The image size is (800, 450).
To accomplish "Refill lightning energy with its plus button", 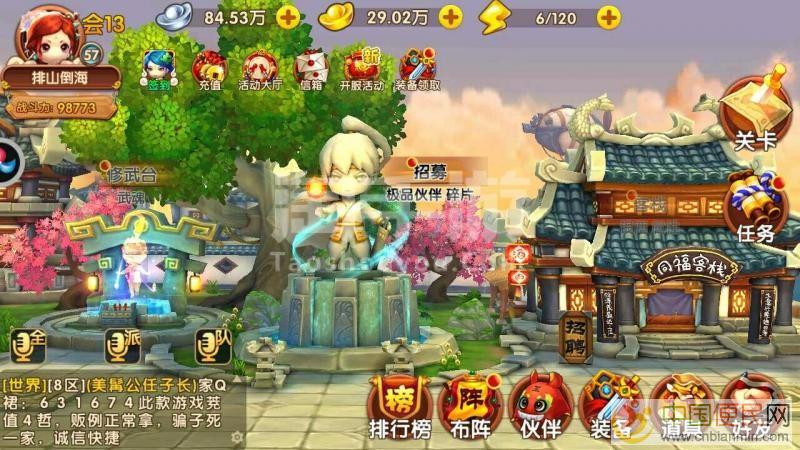I will point(608,16).
